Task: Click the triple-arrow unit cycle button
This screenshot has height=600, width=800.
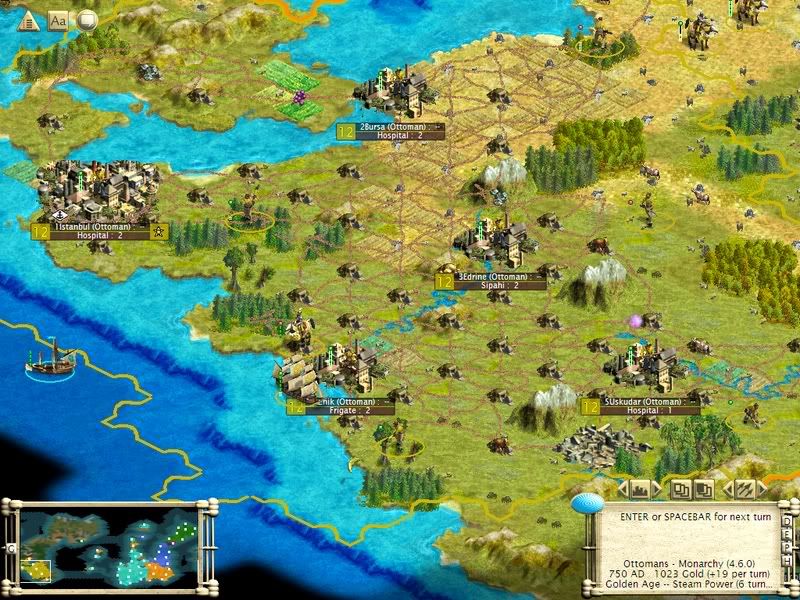Action: [x=743, y=489]
